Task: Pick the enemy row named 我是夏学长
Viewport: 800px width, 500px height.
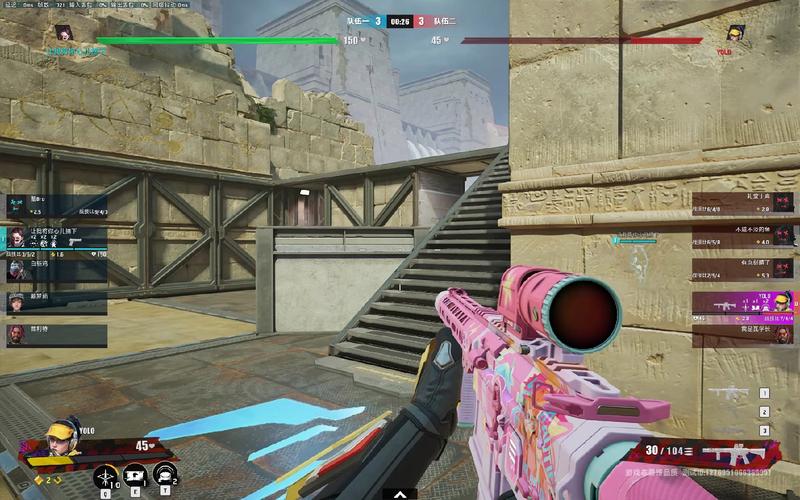Action: point(745,334)
